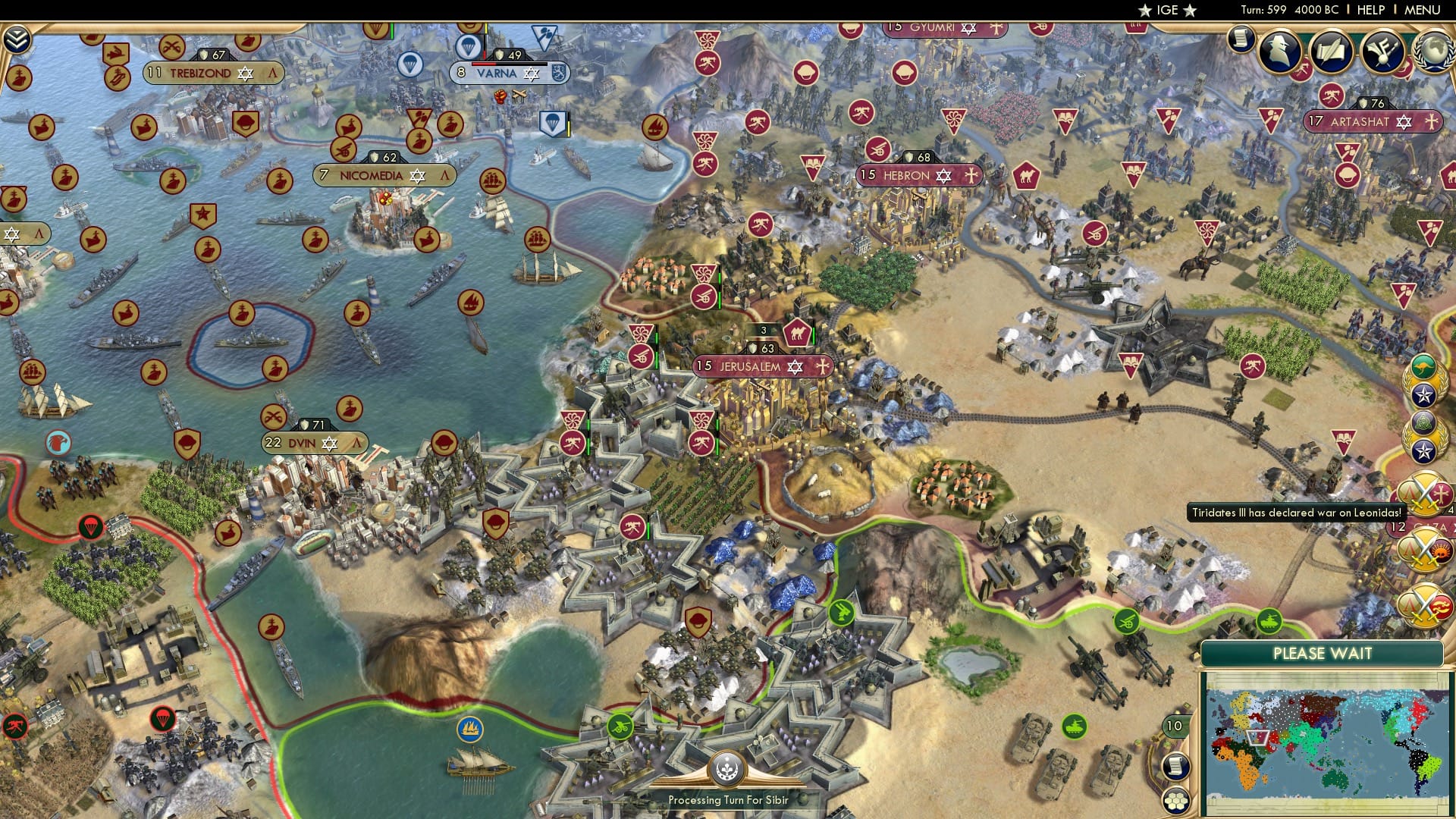Screen dimensions: 1456x819
Task: Click the blue star city-state badge
Action: coord(1423,394)
